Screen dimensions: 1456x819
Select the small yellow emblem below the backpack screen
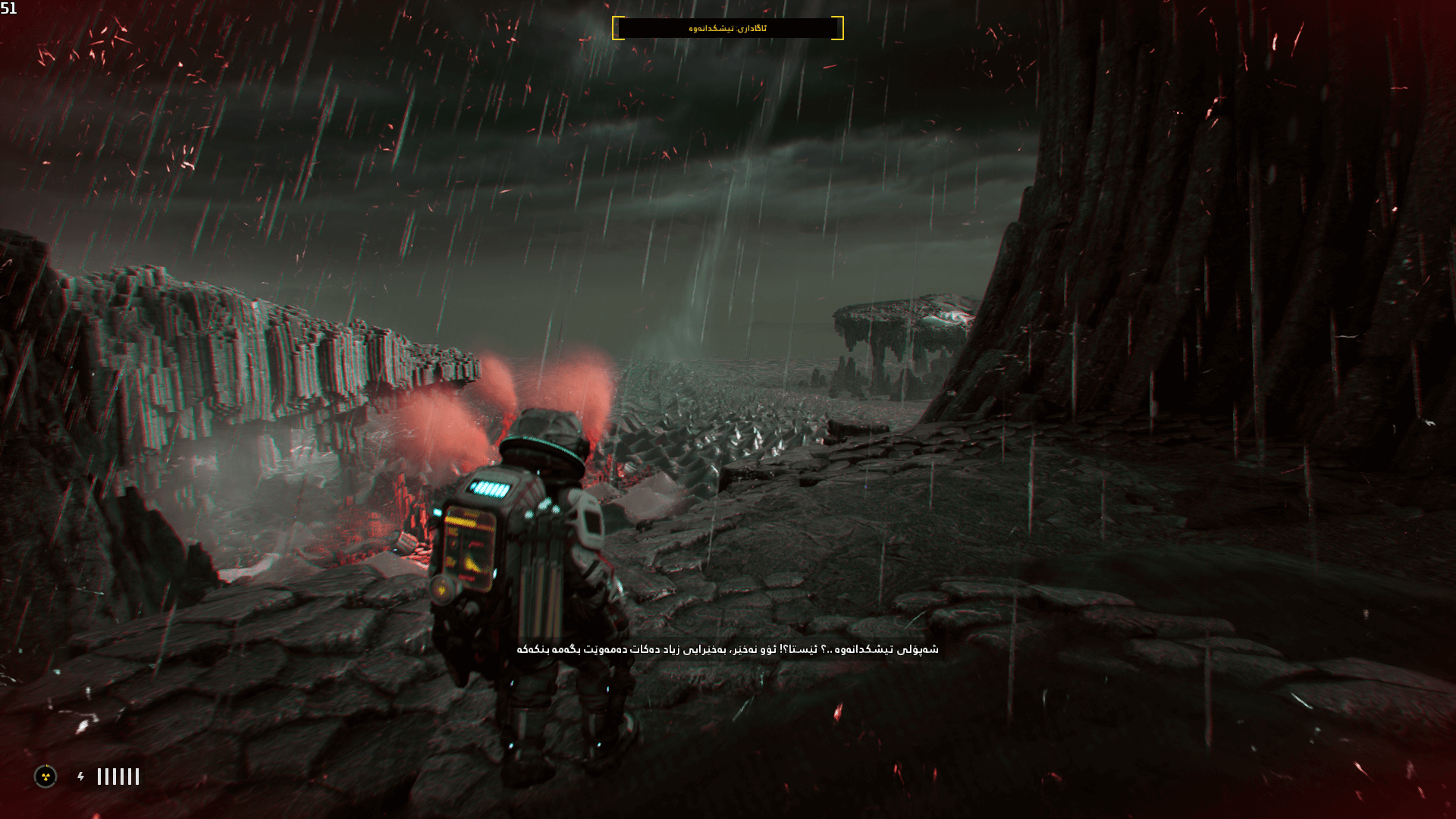tap(441, 588)
